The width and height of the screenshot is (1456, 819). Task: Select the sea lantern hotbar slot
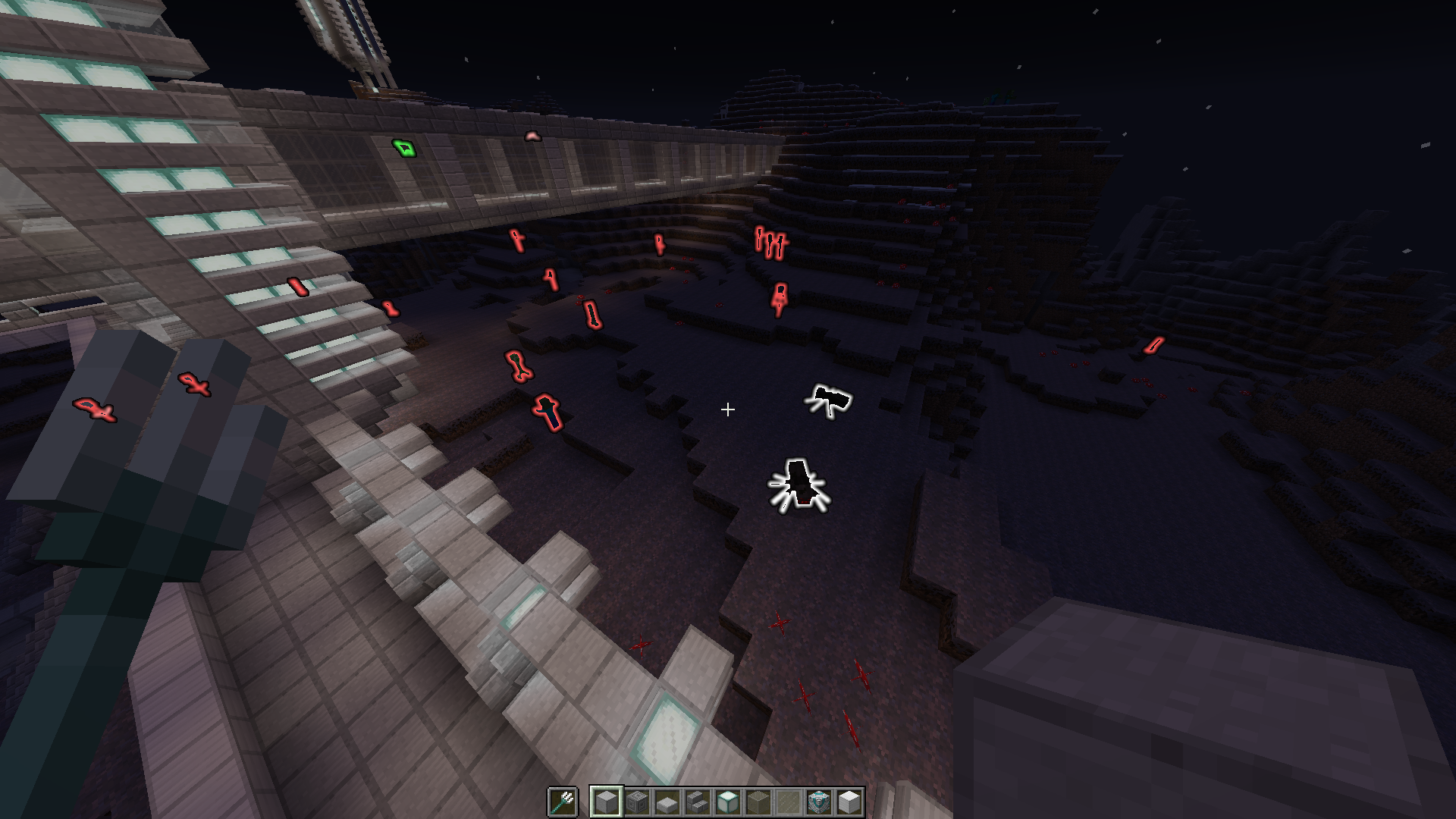[x=728, y=802]
